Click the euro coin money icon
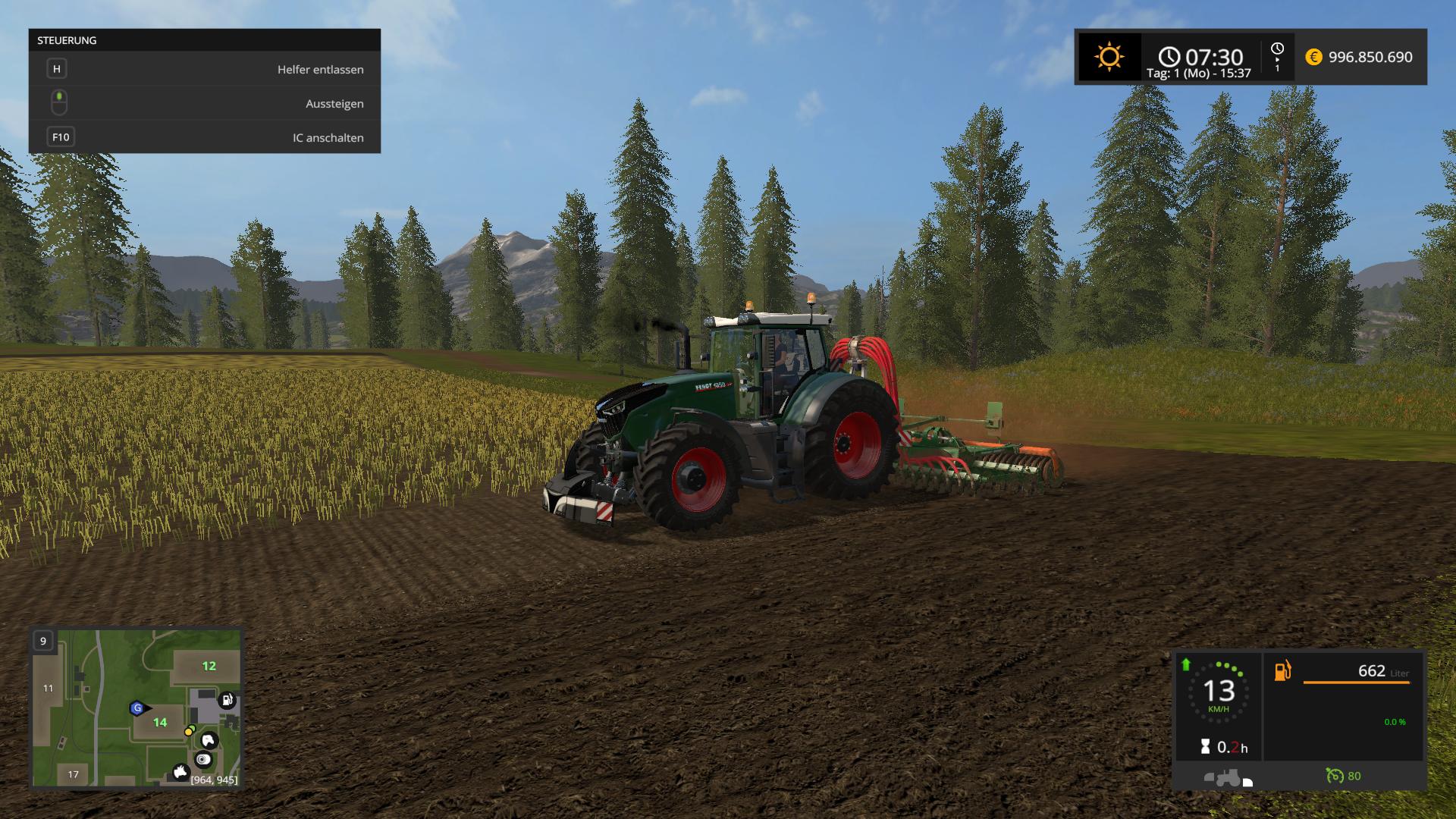 coord(1313,57)
